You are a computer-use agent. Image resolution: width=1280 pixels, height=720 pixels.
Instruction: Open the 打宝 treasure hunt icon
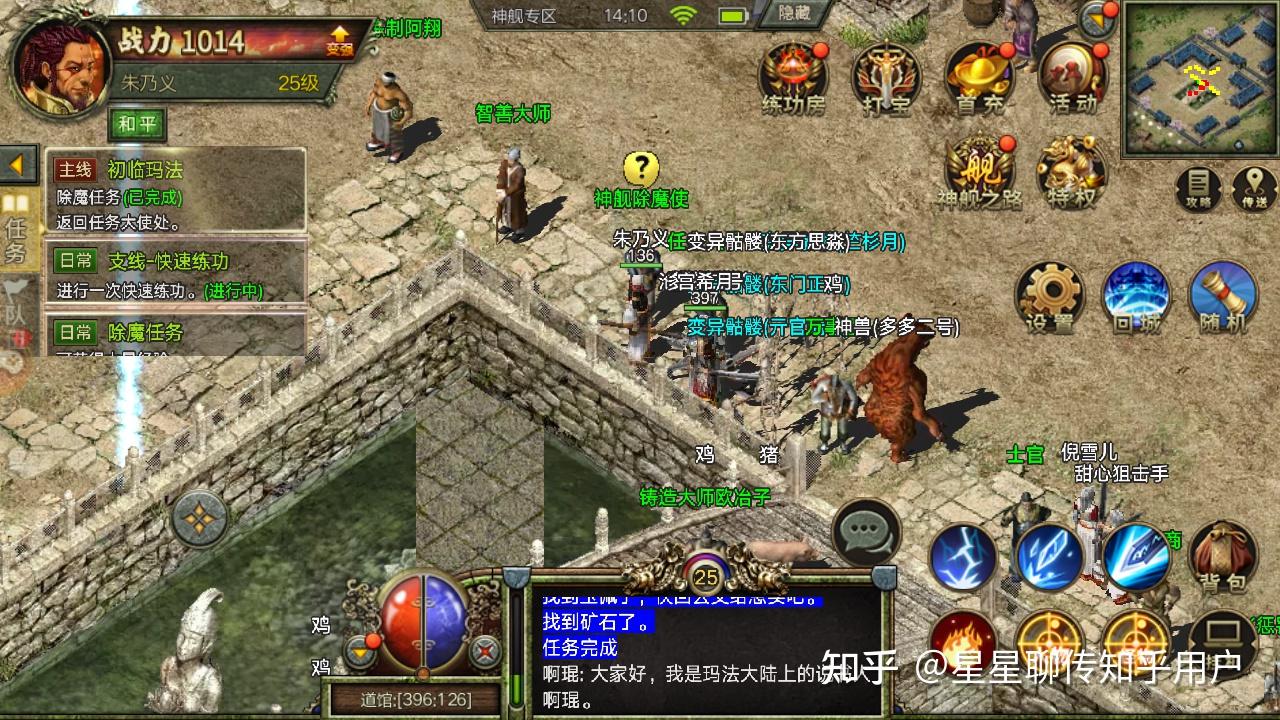[x=886, y=76]
